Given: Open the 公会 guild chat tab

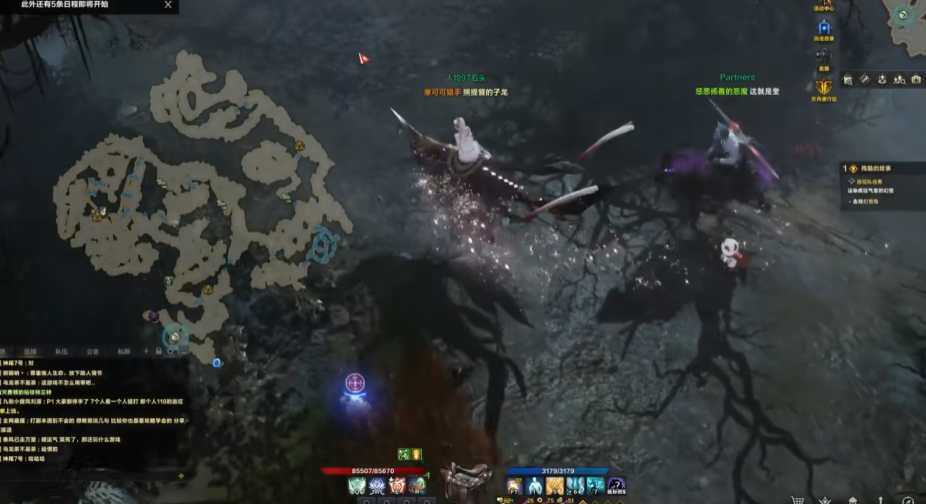Looking at the screenshot, I should point(92,352).
